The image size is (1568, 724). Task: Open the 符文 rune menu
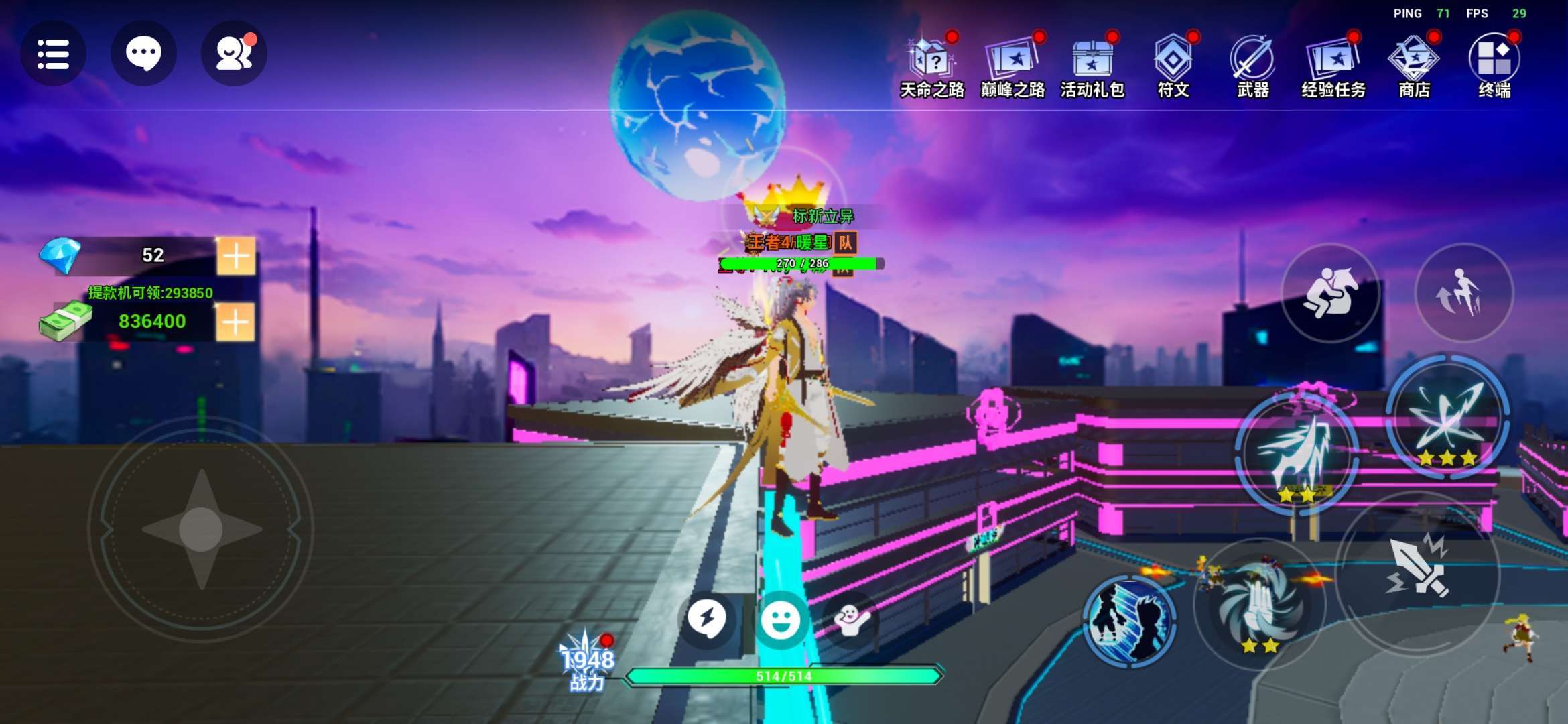pyautogui.click(x=1173, y=66)
